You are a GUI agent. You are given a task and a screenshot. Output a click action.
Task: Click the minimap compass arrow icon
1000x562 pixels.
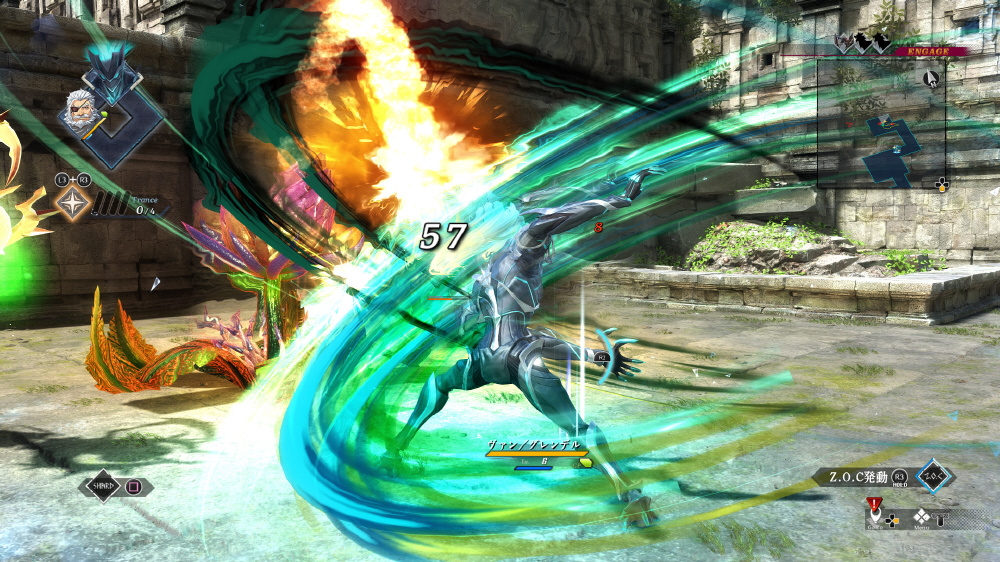[932, 78]
